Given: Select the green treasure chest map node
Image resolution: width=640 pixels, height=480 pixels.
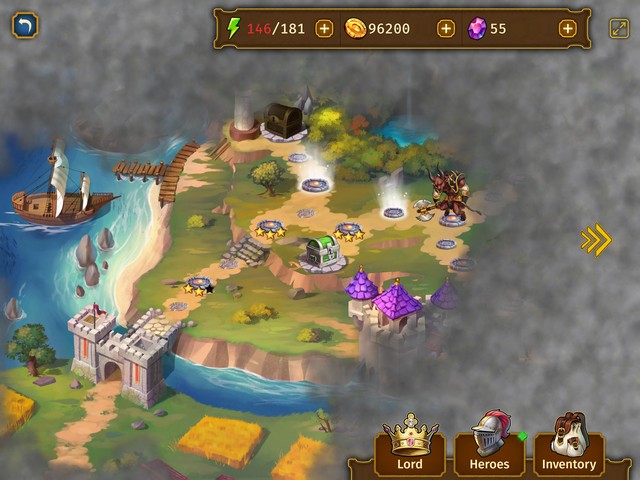Looking at the screenshot, I should [x=322, y=250].
